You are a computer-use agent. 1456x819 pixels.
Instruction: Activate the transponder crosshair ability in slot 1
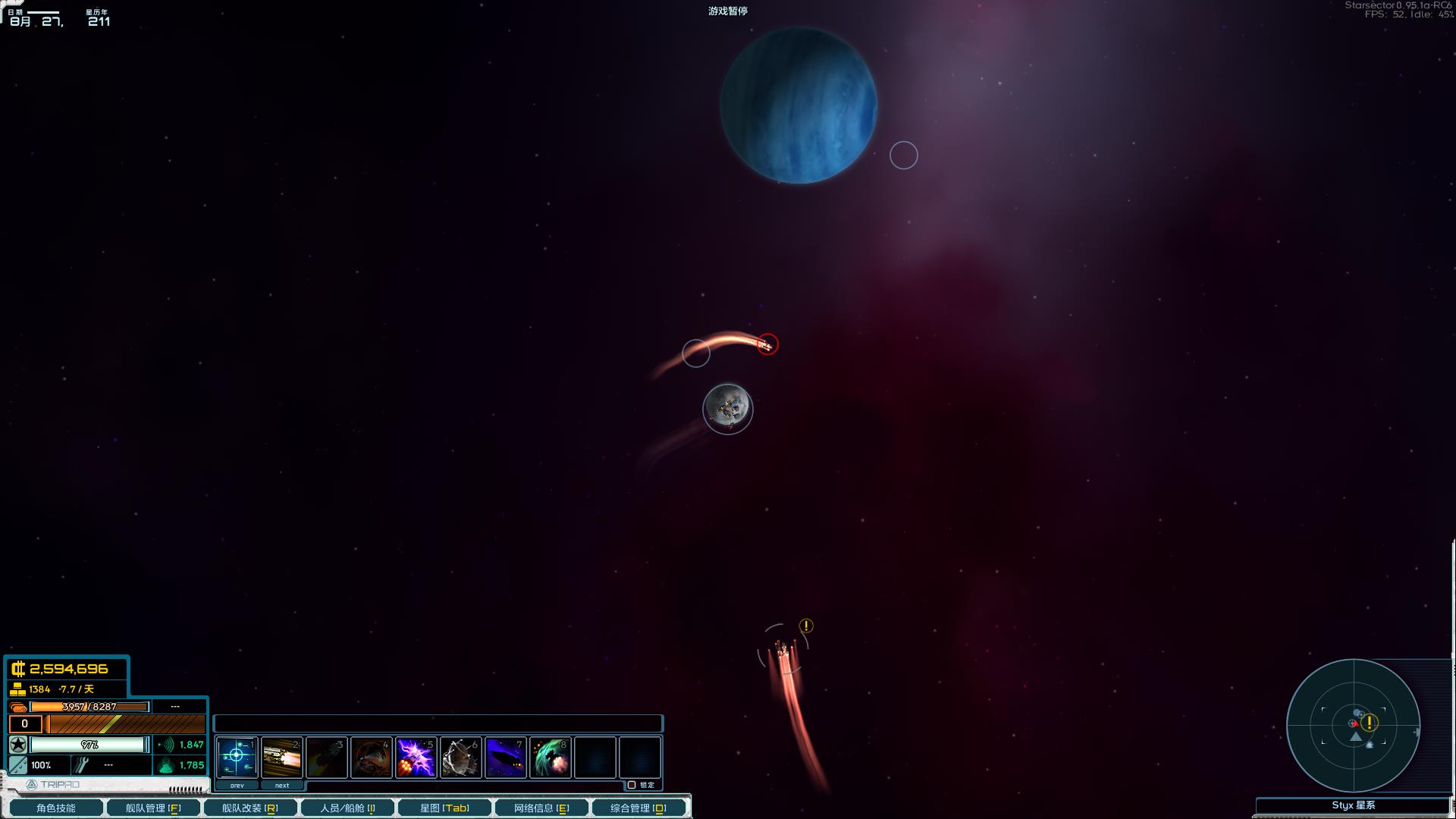coord(237,757)
